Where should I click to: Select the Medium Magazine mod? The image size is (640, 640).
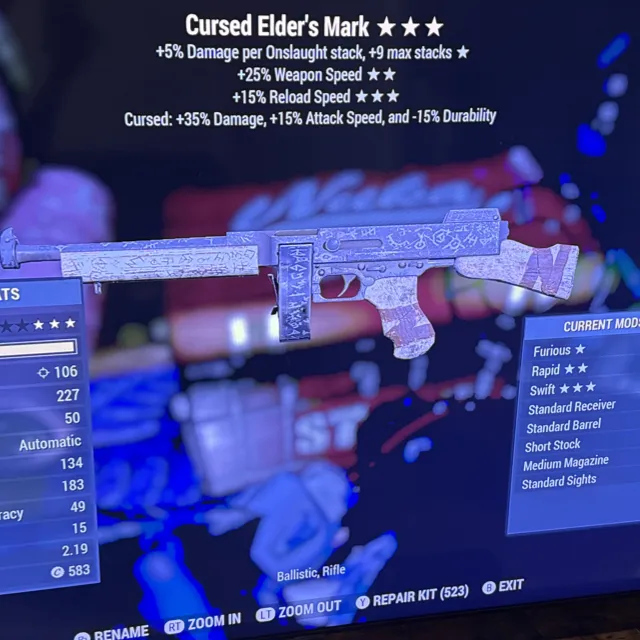pyautogui.click(x=565, y=465)
